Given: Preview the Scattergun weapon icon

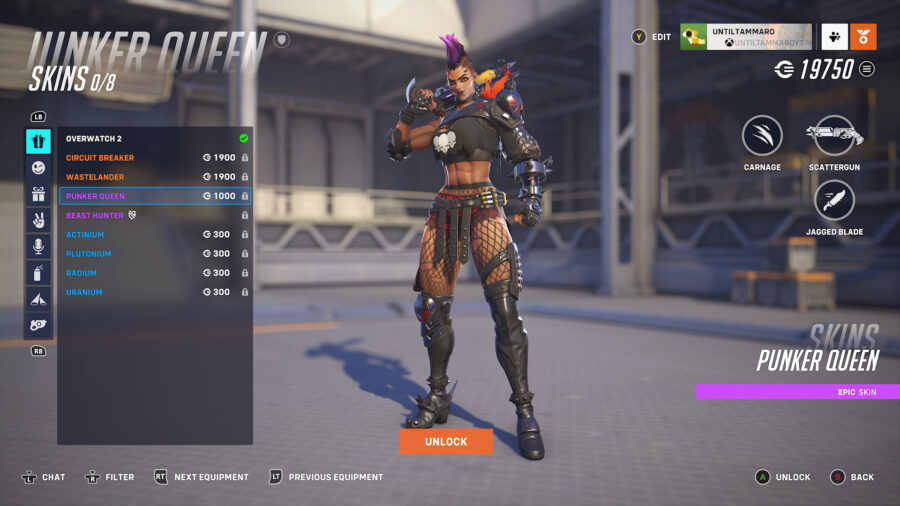Looking at the screenshot, I should 833,136.
